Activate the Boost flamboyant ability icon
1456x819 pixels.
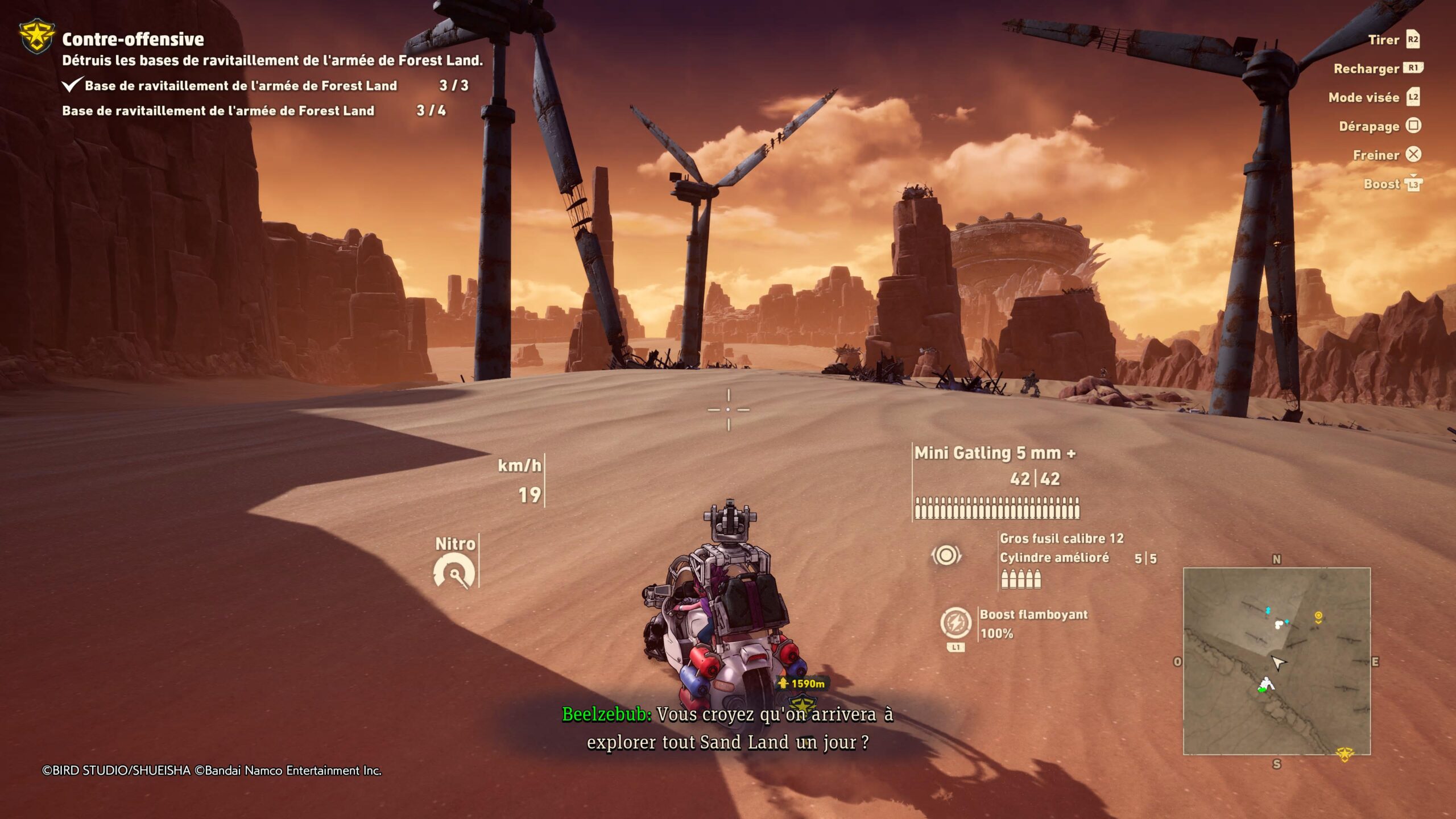955,622
